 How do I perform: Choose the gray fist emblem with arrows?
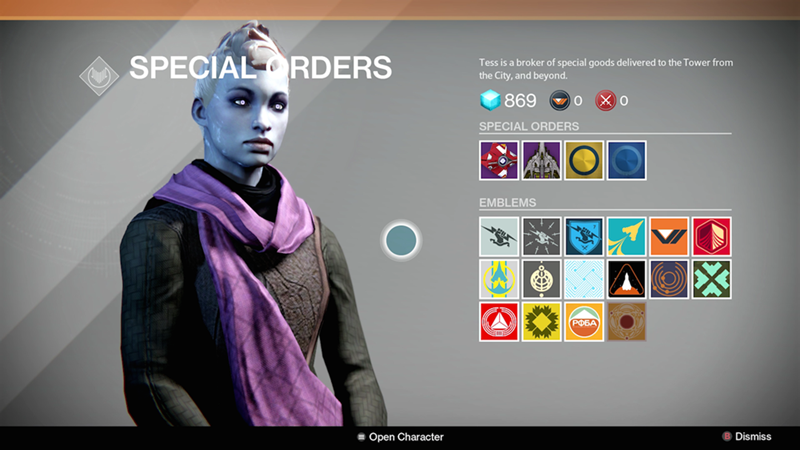pos(541,237)
